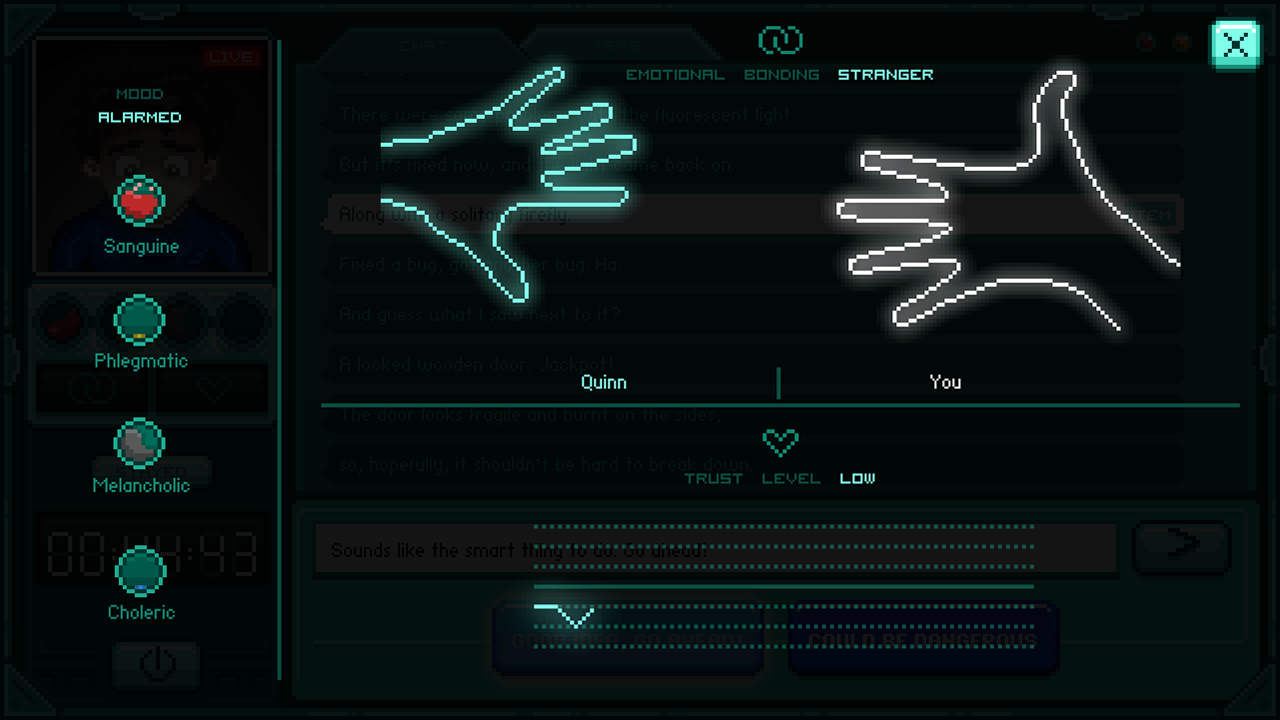Choose the COULD BE DANGEROUS response

point(922,638)
